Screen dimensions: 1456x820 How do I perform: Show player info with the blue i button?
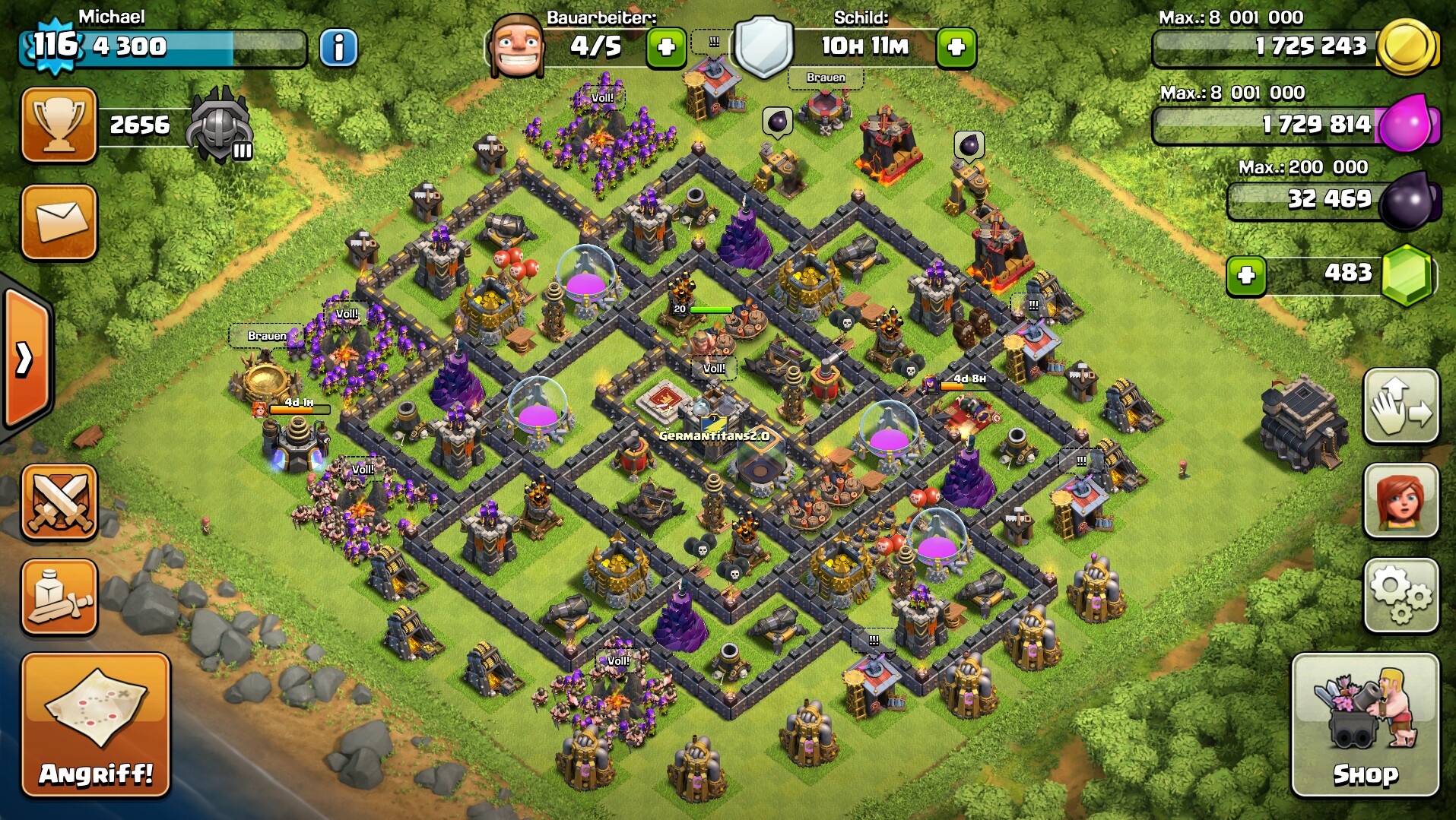[338, 48]
